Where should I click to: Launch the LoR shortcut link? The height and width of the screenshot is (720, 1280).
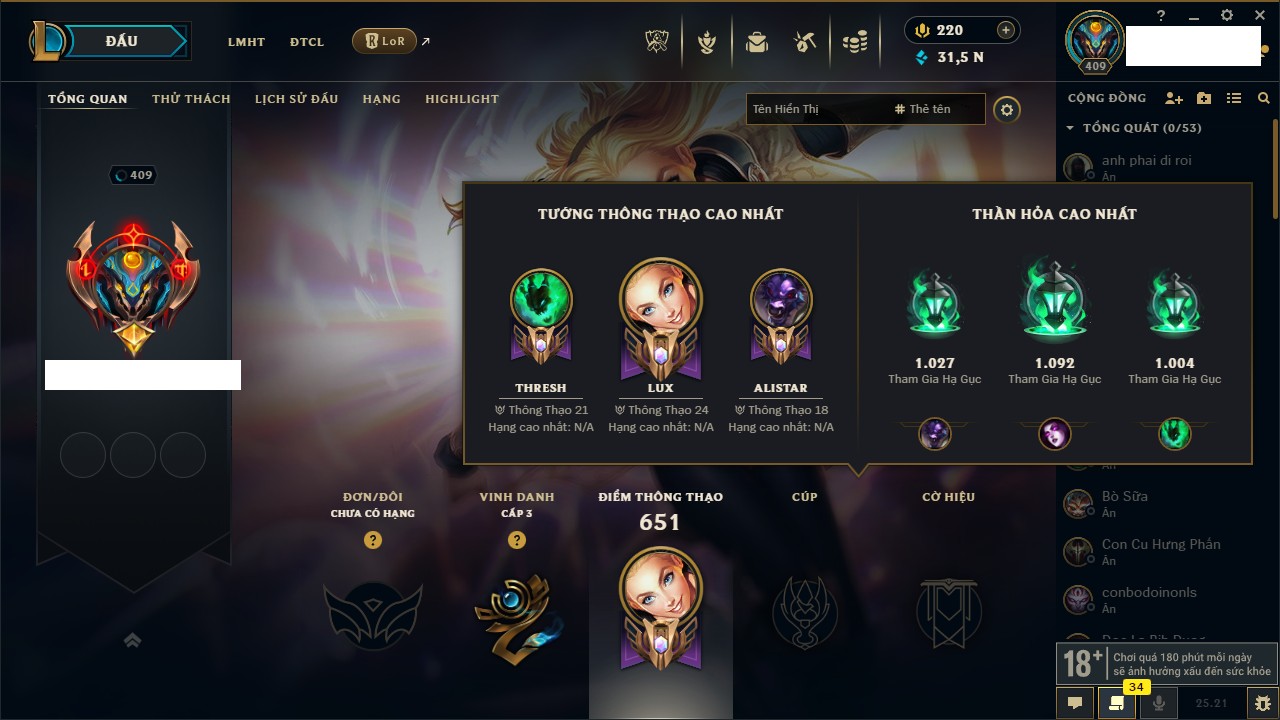[385, 42]
